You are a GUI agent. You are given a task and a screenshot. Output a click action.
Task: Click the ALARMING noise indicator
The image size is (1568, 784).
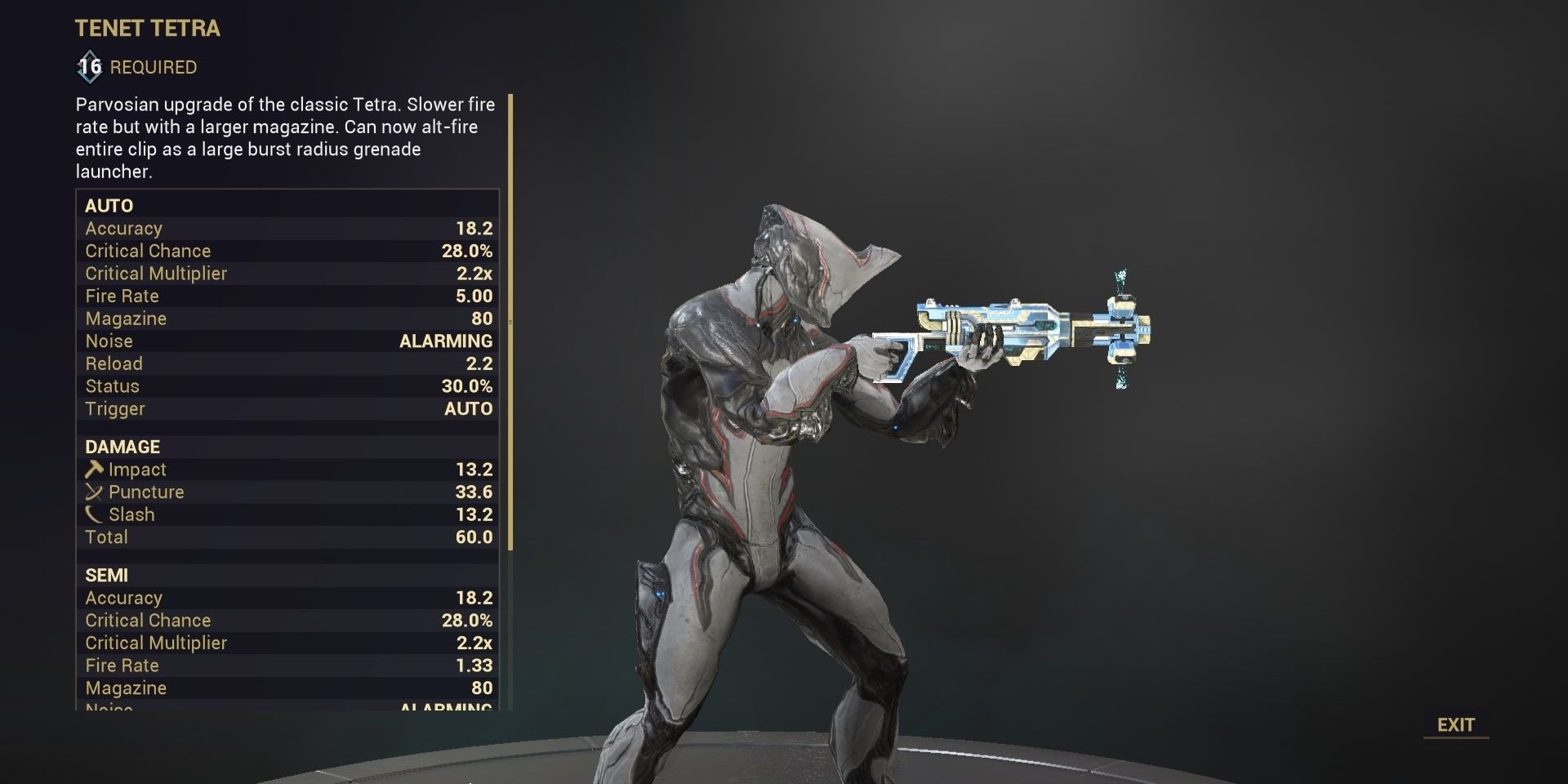[x=445, y=341]
